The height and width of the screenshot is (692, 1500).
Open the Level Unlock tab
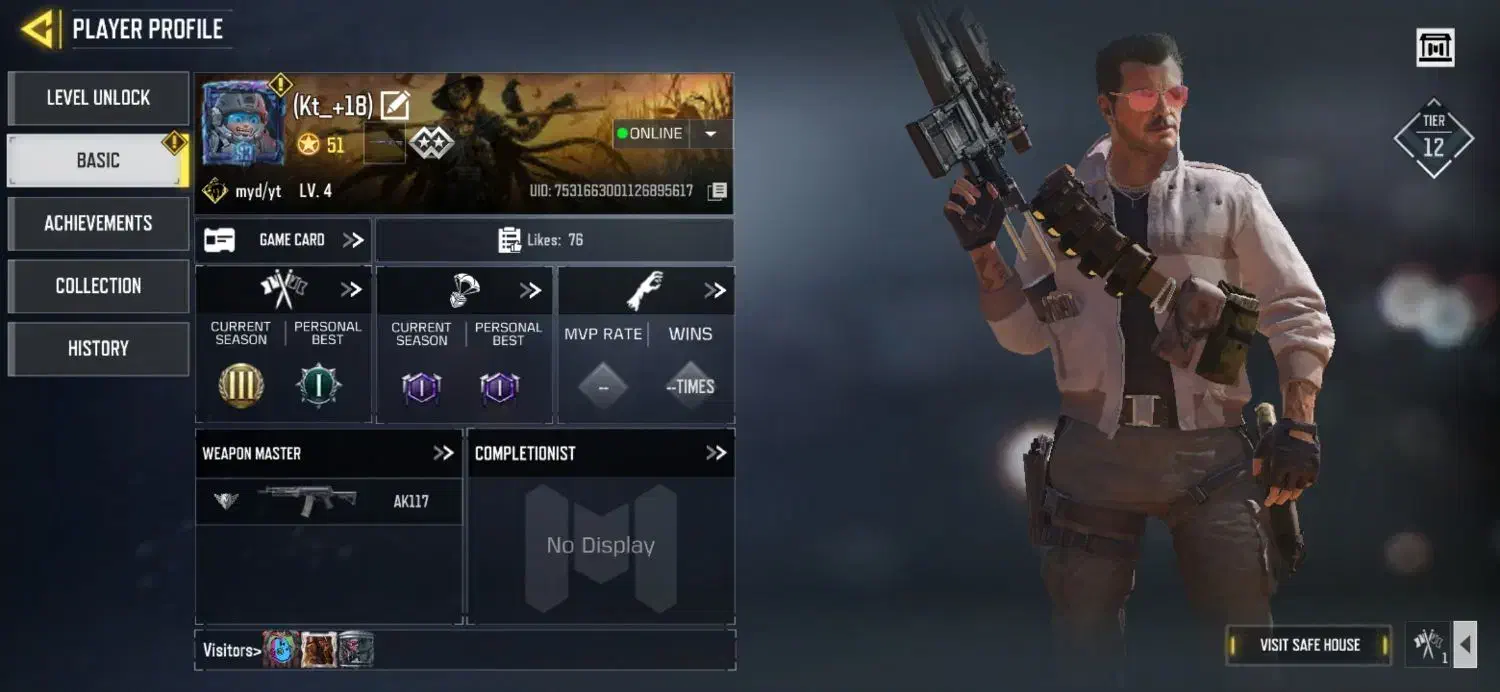pos(98,98)
